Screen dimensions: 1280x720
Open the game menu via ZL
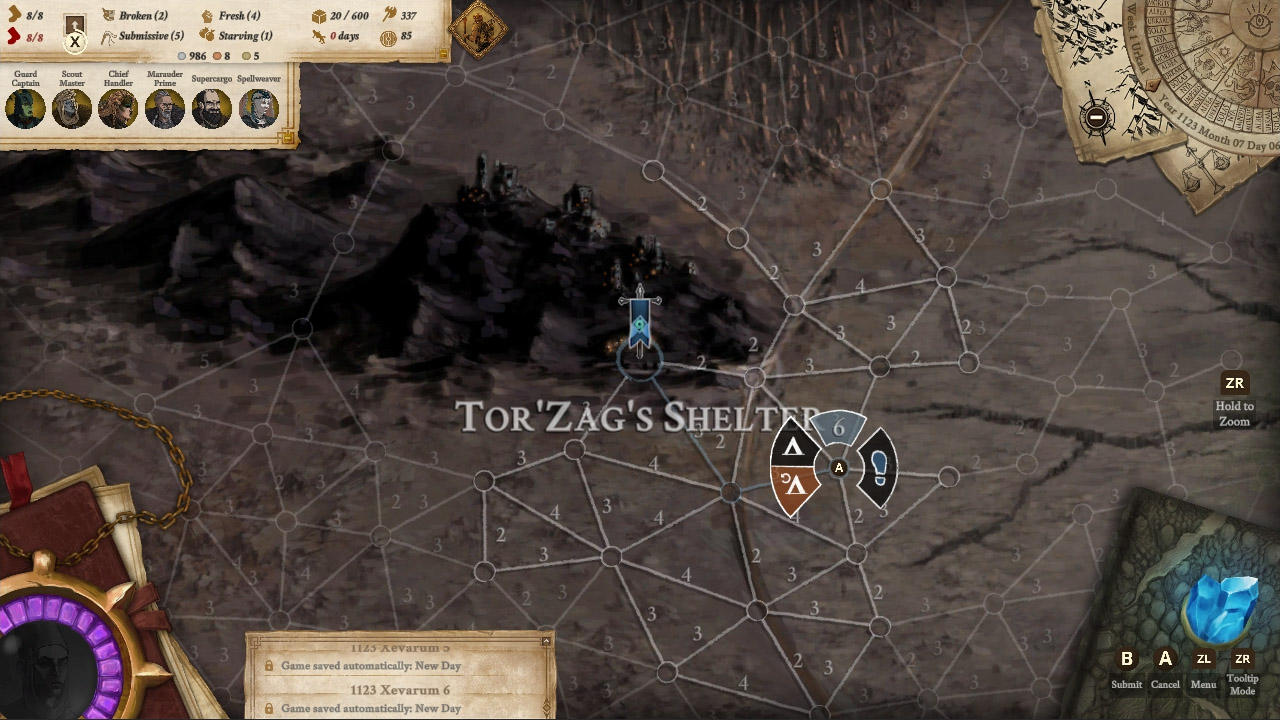pyautogui.click(x=1203, y=660)
